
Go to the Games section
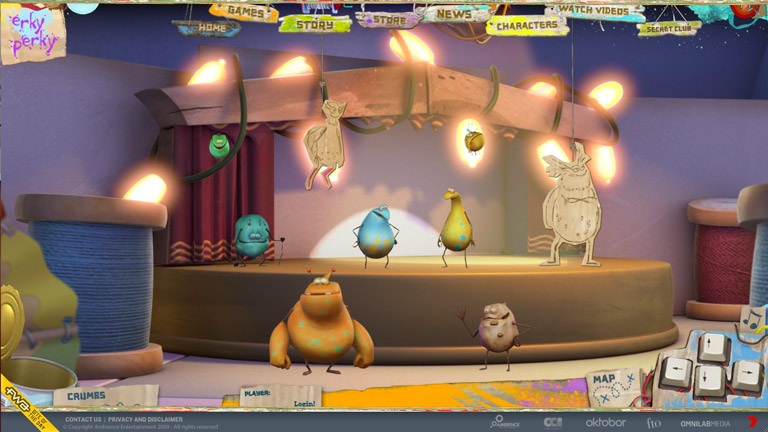click(243, 13)
